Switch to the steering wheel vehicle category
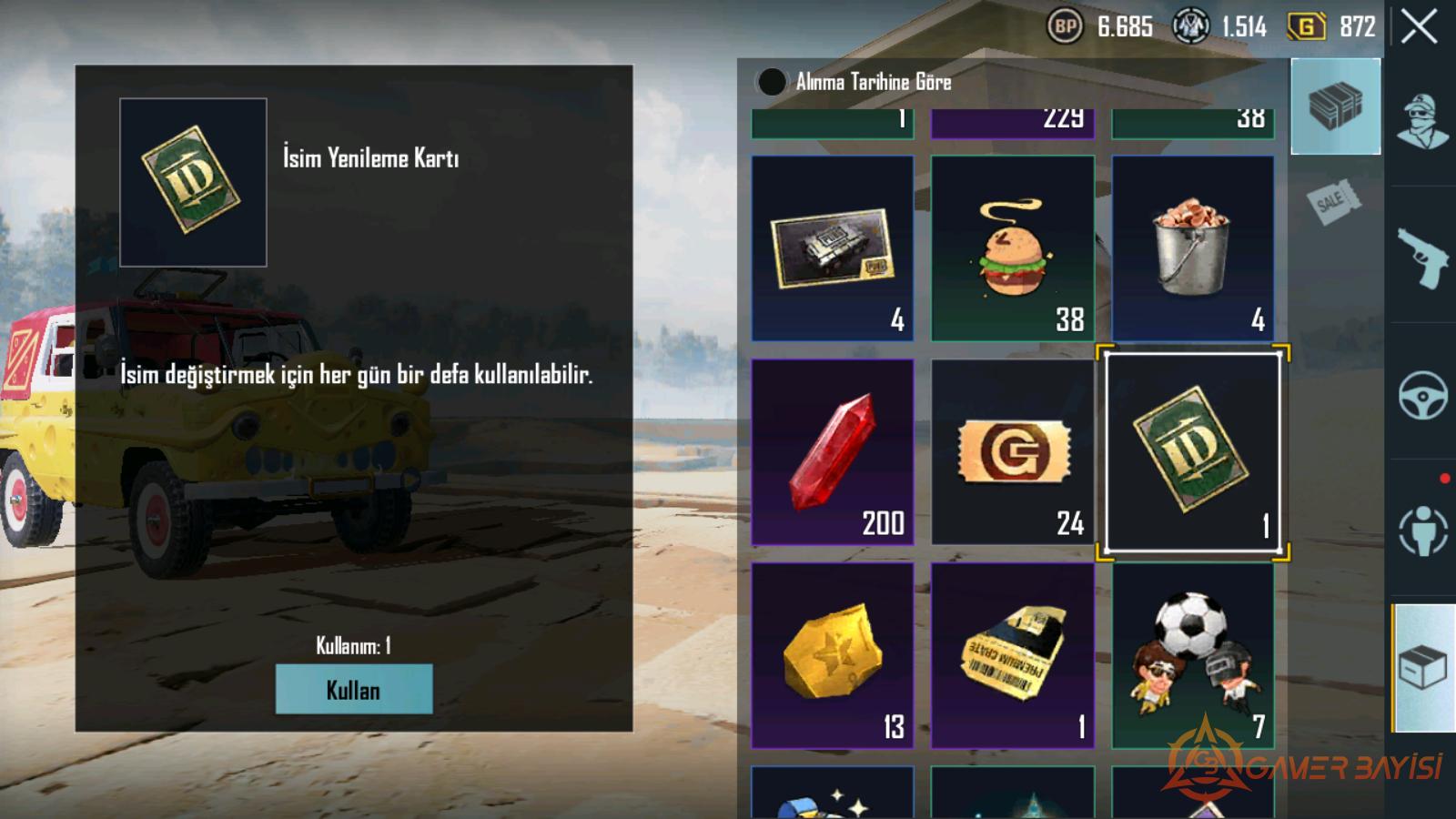This screenshot has width=1456, height=819. pyautogui.click(x=1422, y=394)
